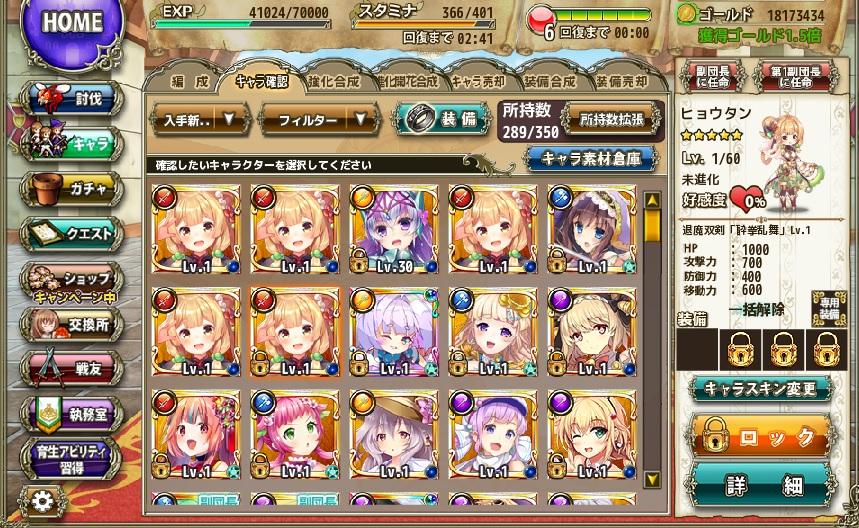Switch to the 強化合成 enhancement tab

click(x=332, y=81)
